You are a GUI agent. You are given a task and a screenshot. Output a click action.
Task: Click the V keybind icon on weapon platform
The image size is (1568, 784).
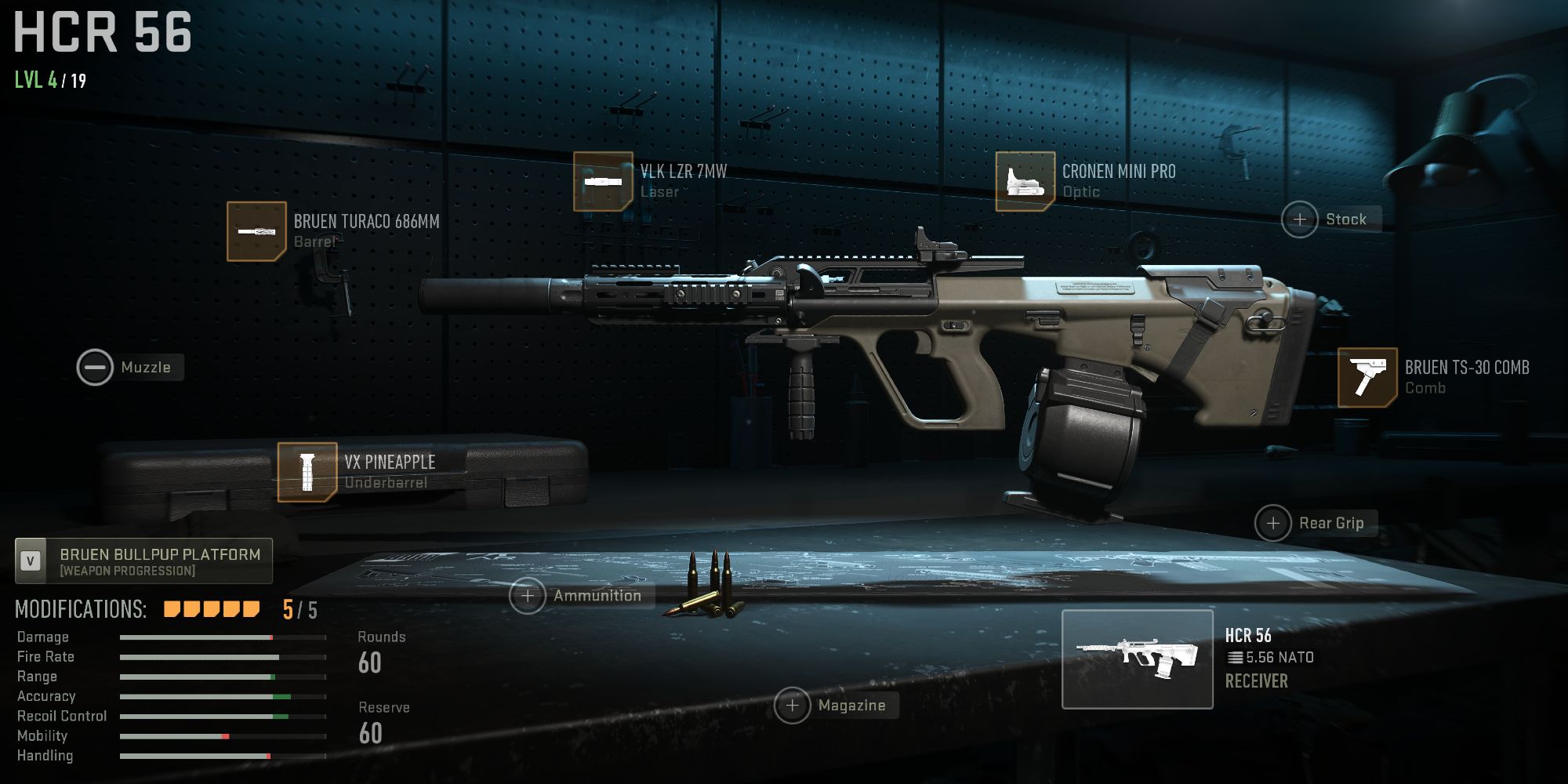click(30, 561)
